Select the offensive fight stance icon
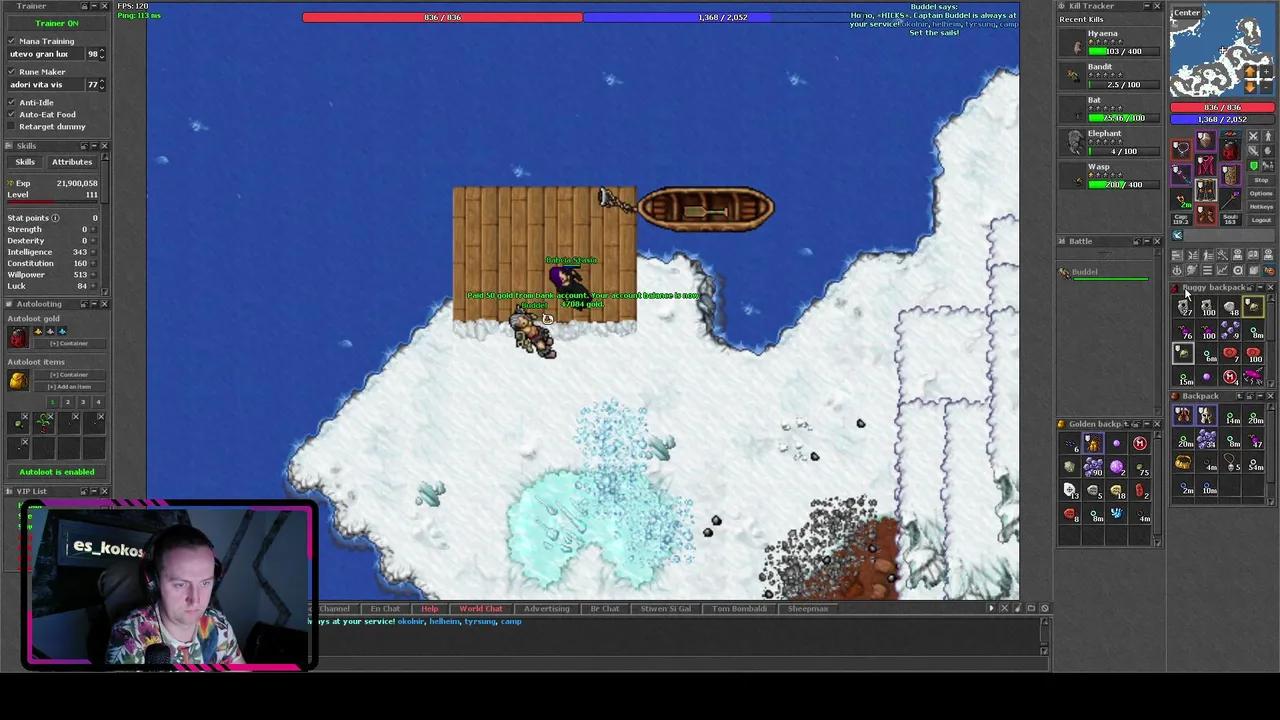 click(1253, 137)
